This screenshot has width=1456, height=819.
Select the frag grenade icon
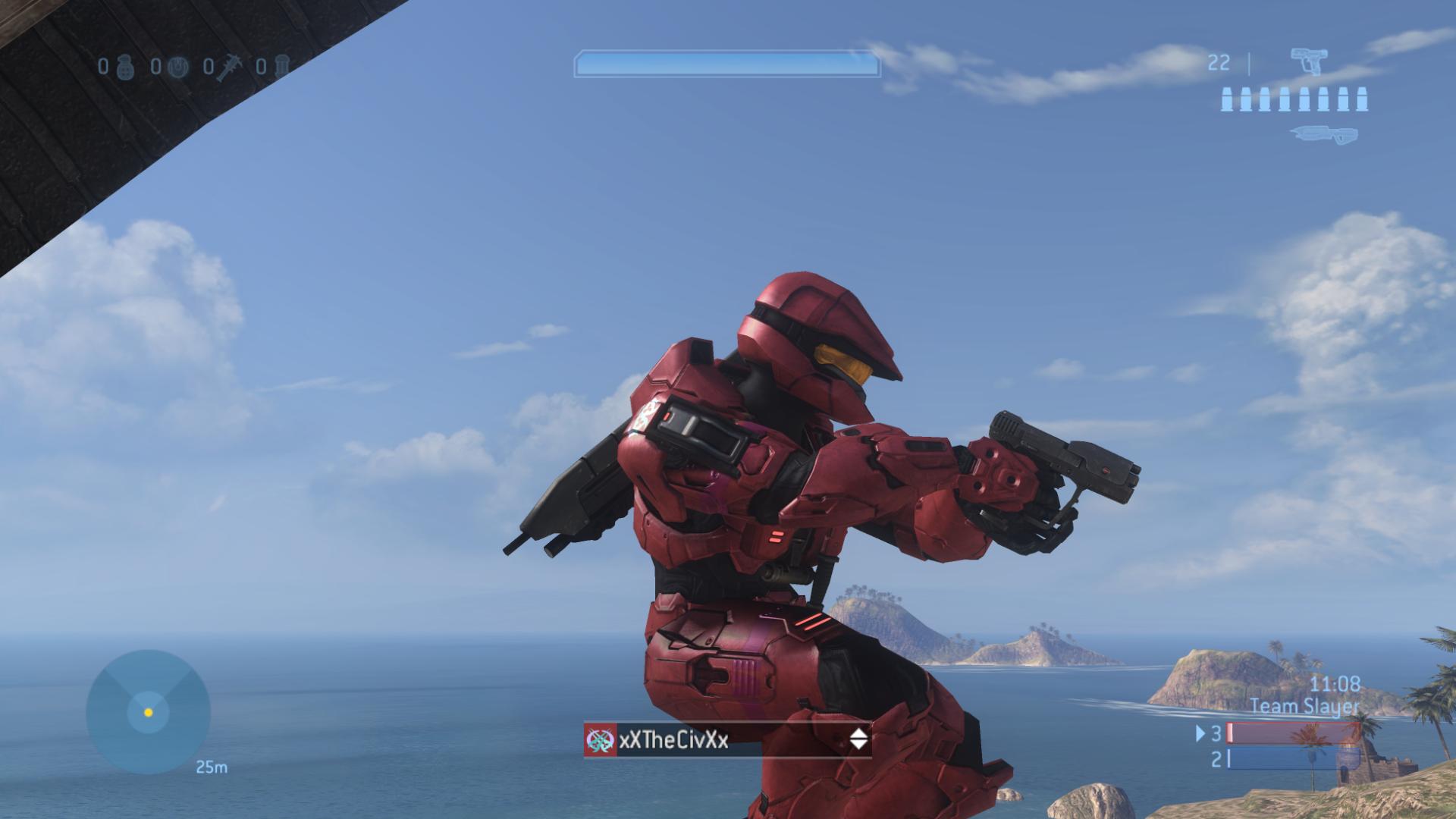pyautogui.click(x=125, y=67)
